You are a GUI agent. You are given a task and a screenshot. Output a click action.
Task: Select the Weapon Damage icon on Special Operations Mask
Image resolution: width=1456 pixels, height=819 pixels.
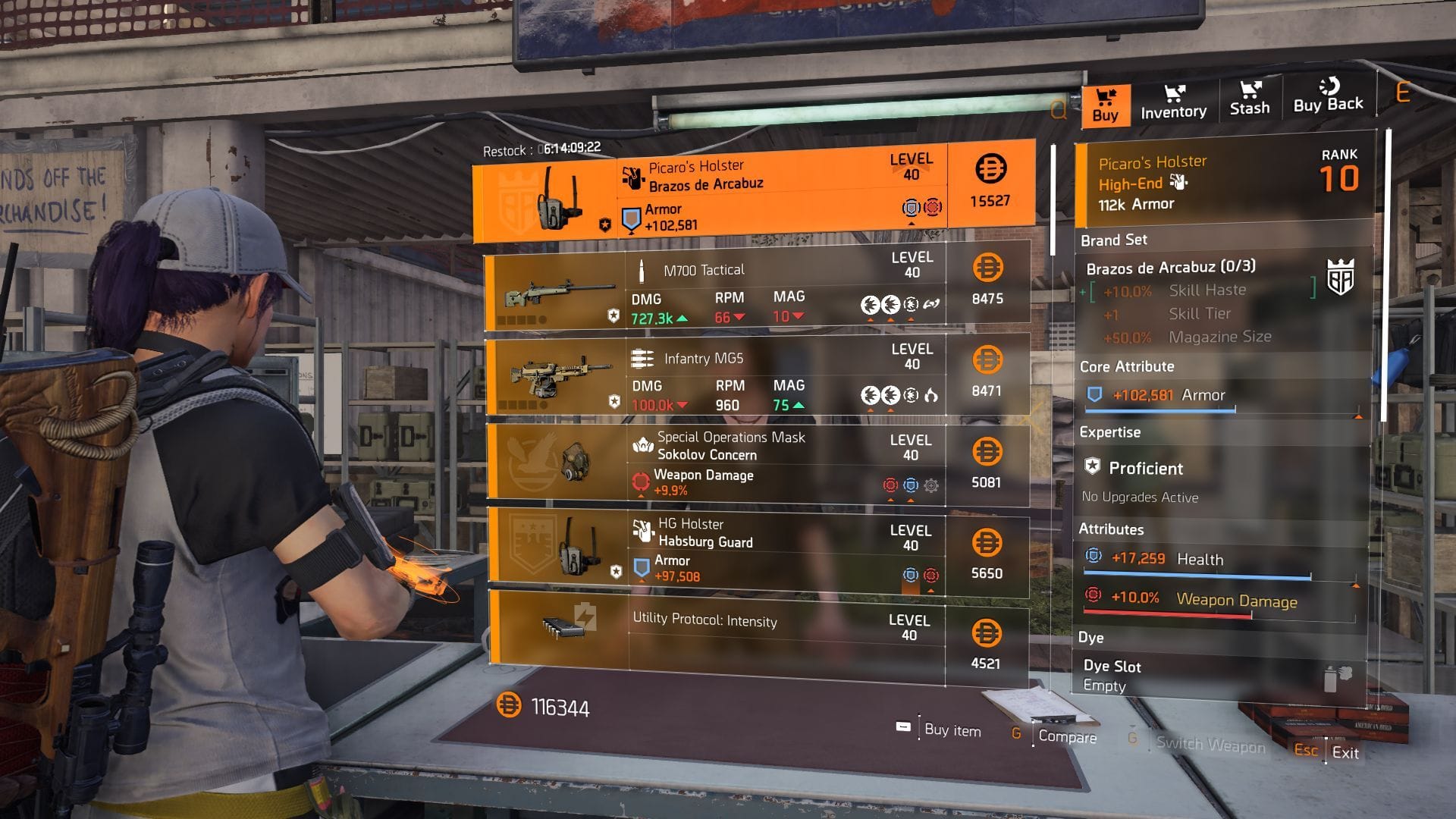click(x=639, y=480)
